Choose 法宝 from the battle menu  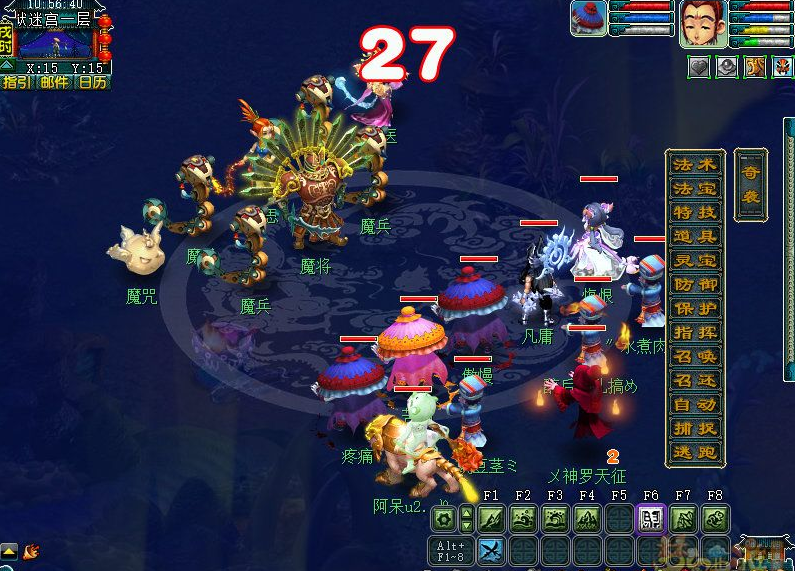[x=694, y=189]
